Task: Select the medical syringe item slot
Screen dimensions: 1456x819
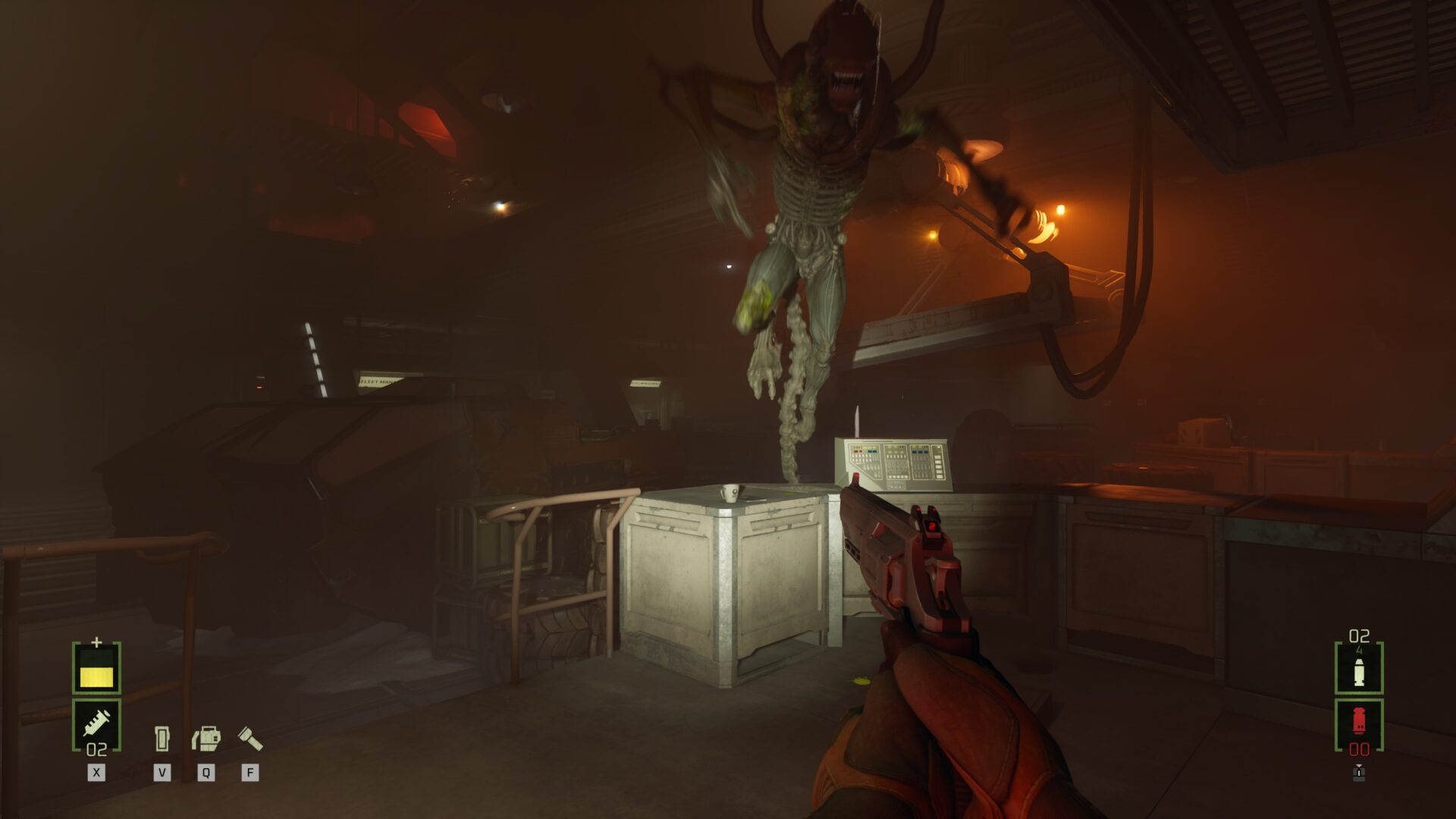Action: click(96, 723)
